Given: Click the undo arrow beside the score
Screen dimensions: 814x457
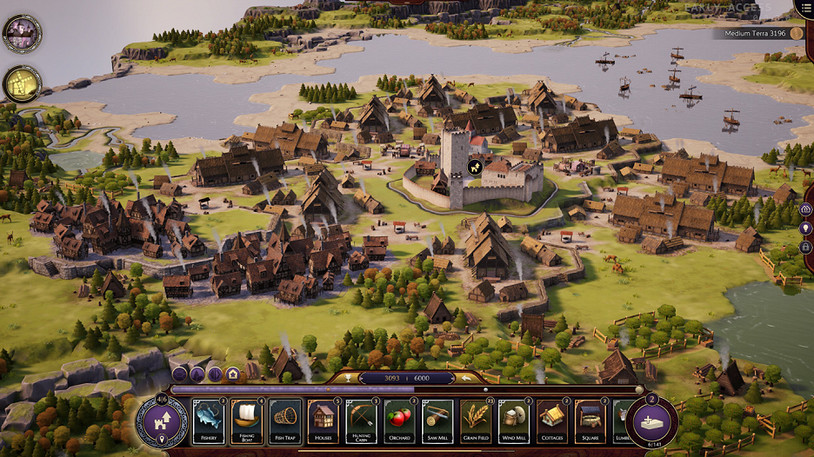Looking at the screenshot, I should click(465, 377).
